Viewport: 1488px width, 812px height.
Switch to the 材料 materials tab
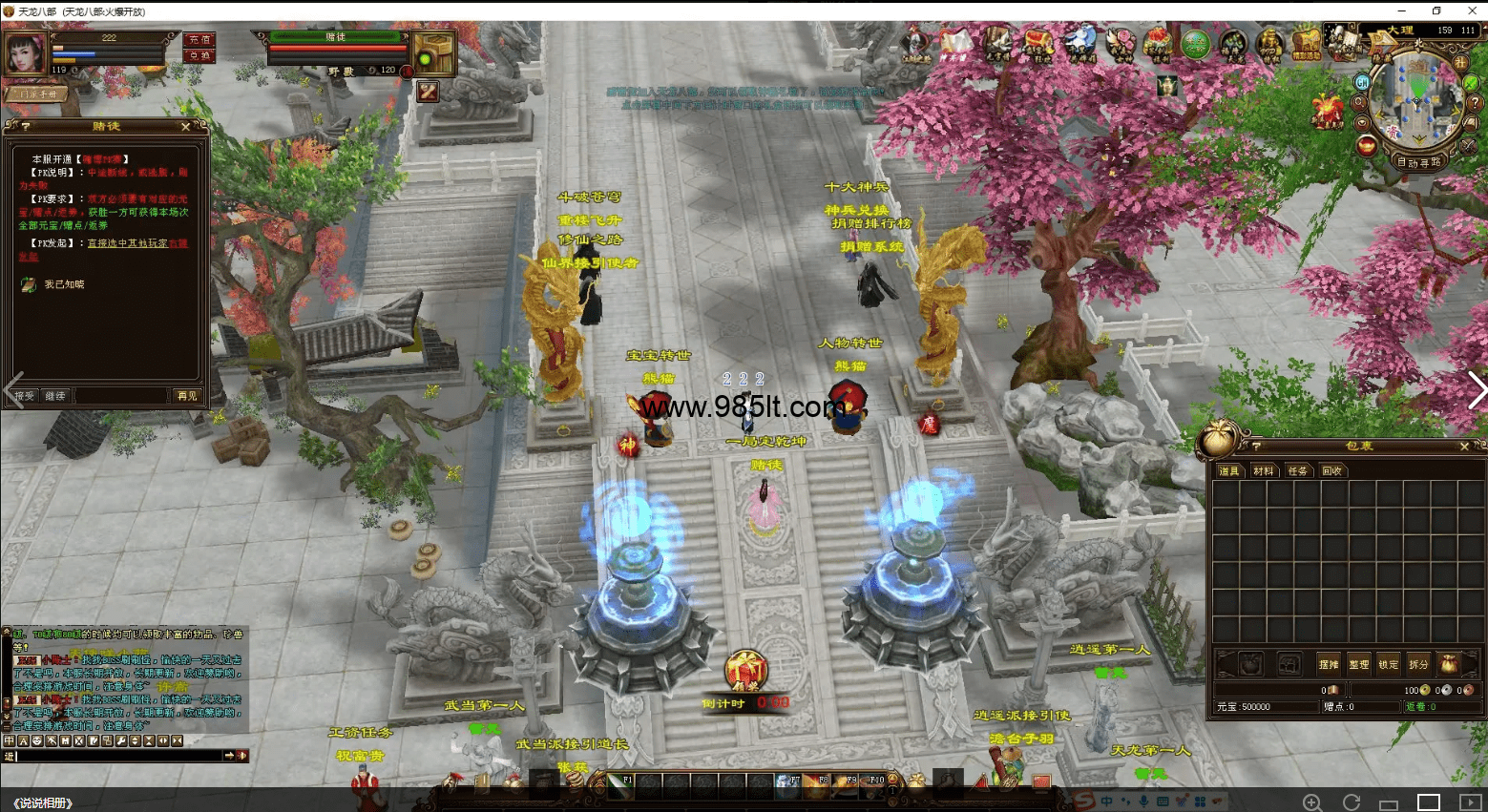(x=1263, y=471)
